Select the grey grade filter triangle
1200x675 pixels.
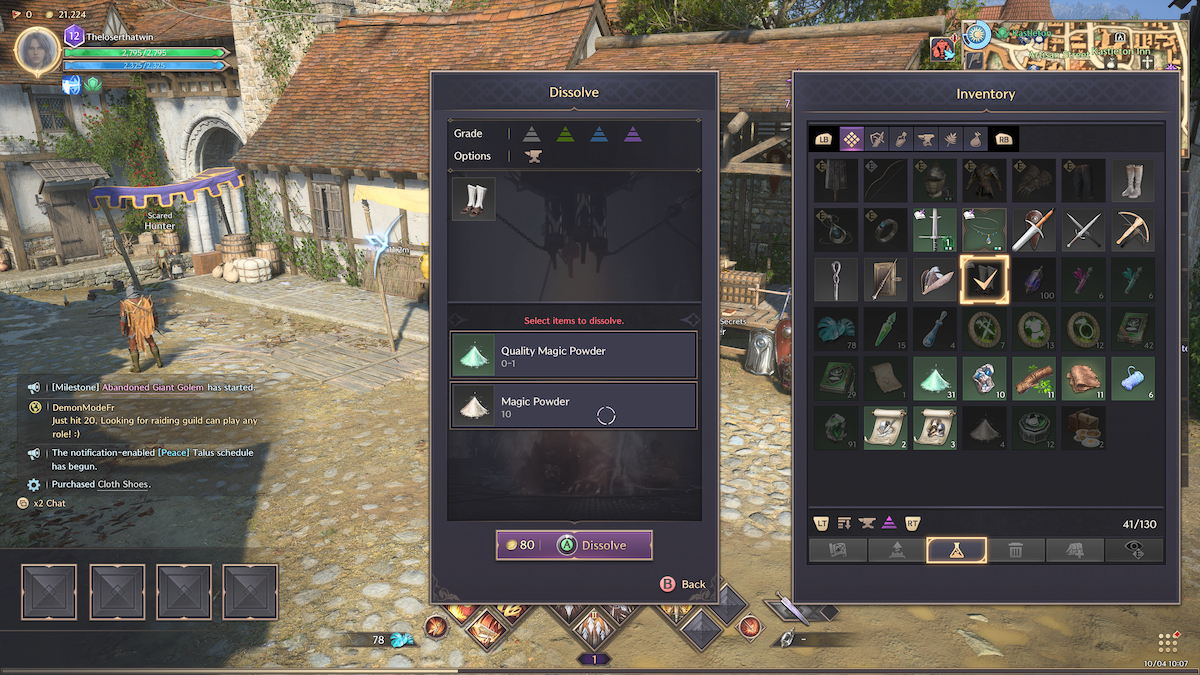tap(531, 134)
